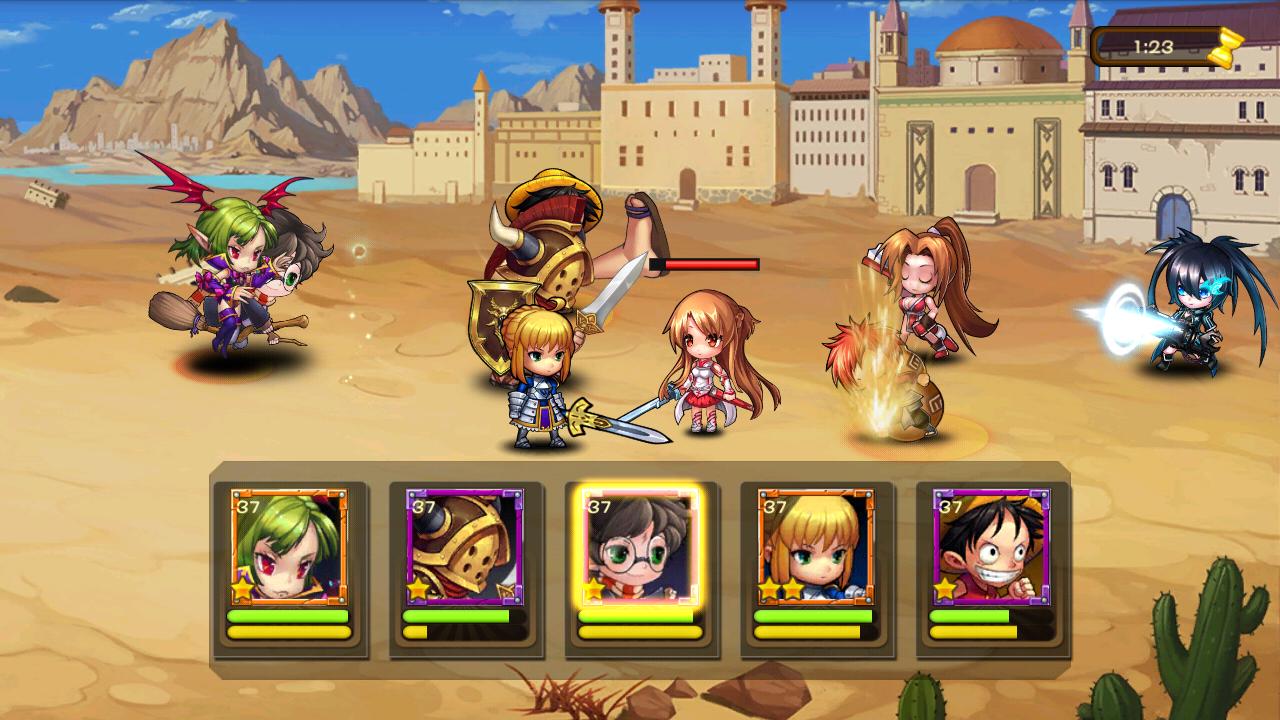
Task: Select the green-haired demon girl hero card
Action: 289,547
